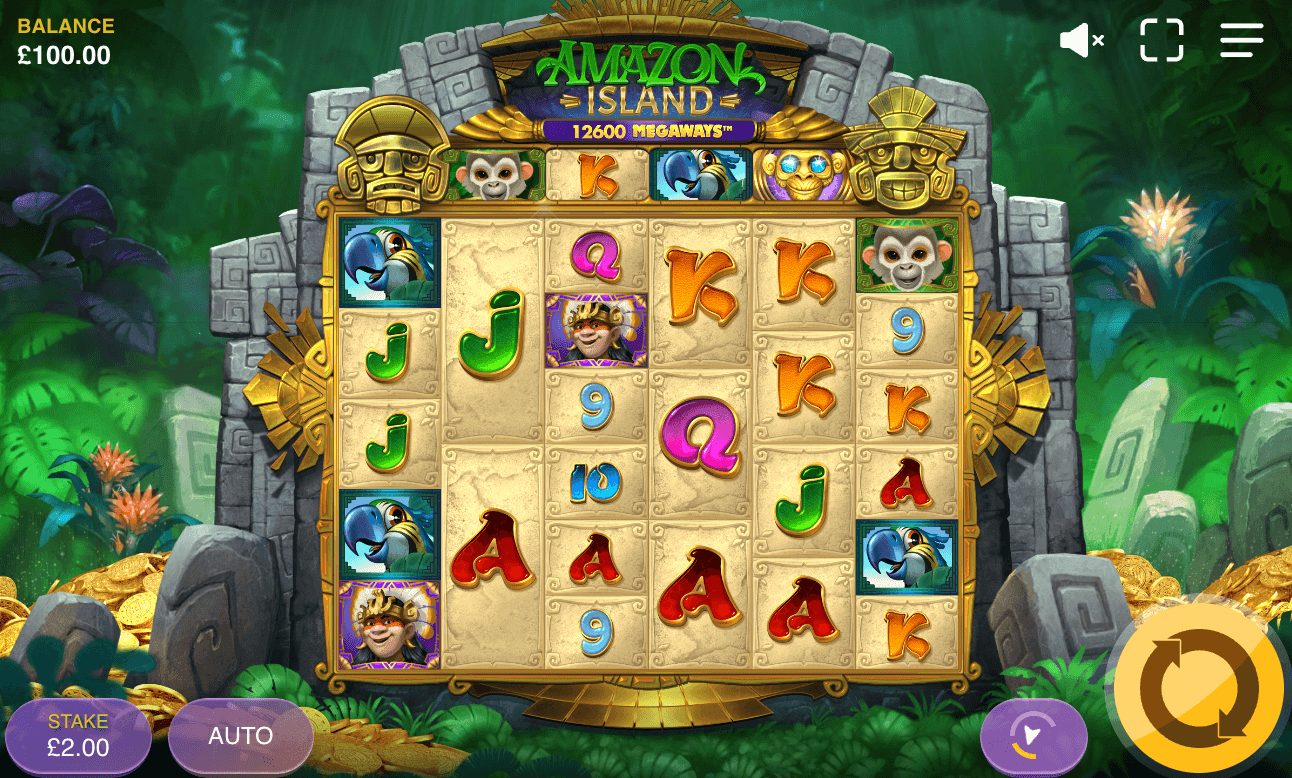
Task: Select the explorer wild symbol on reel three
Action: click(x=593, y=327)
